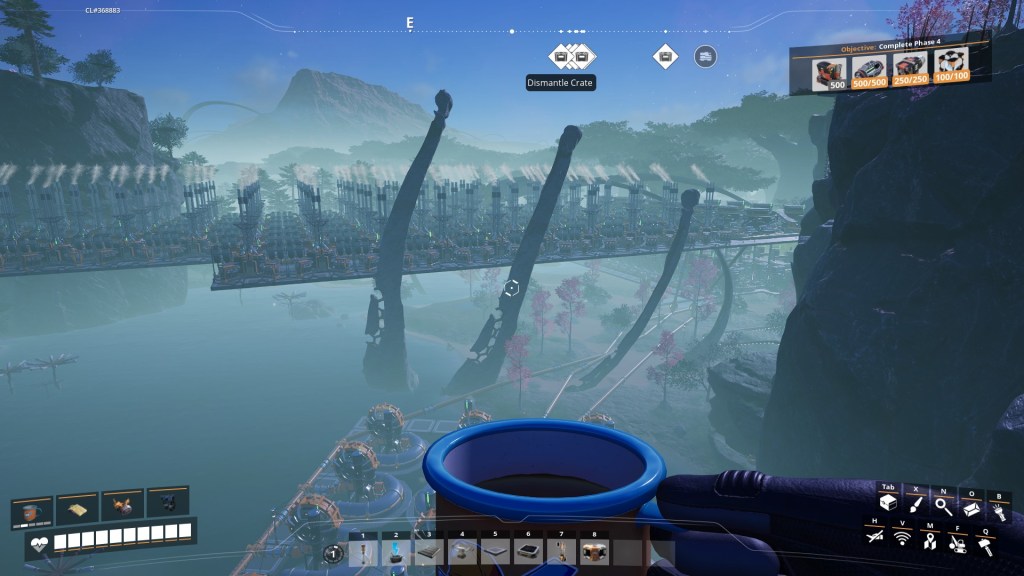The image size is (1024, 576).
Task: Activate the paintbrush customizer icon
Action: click(x=914, y=505)
